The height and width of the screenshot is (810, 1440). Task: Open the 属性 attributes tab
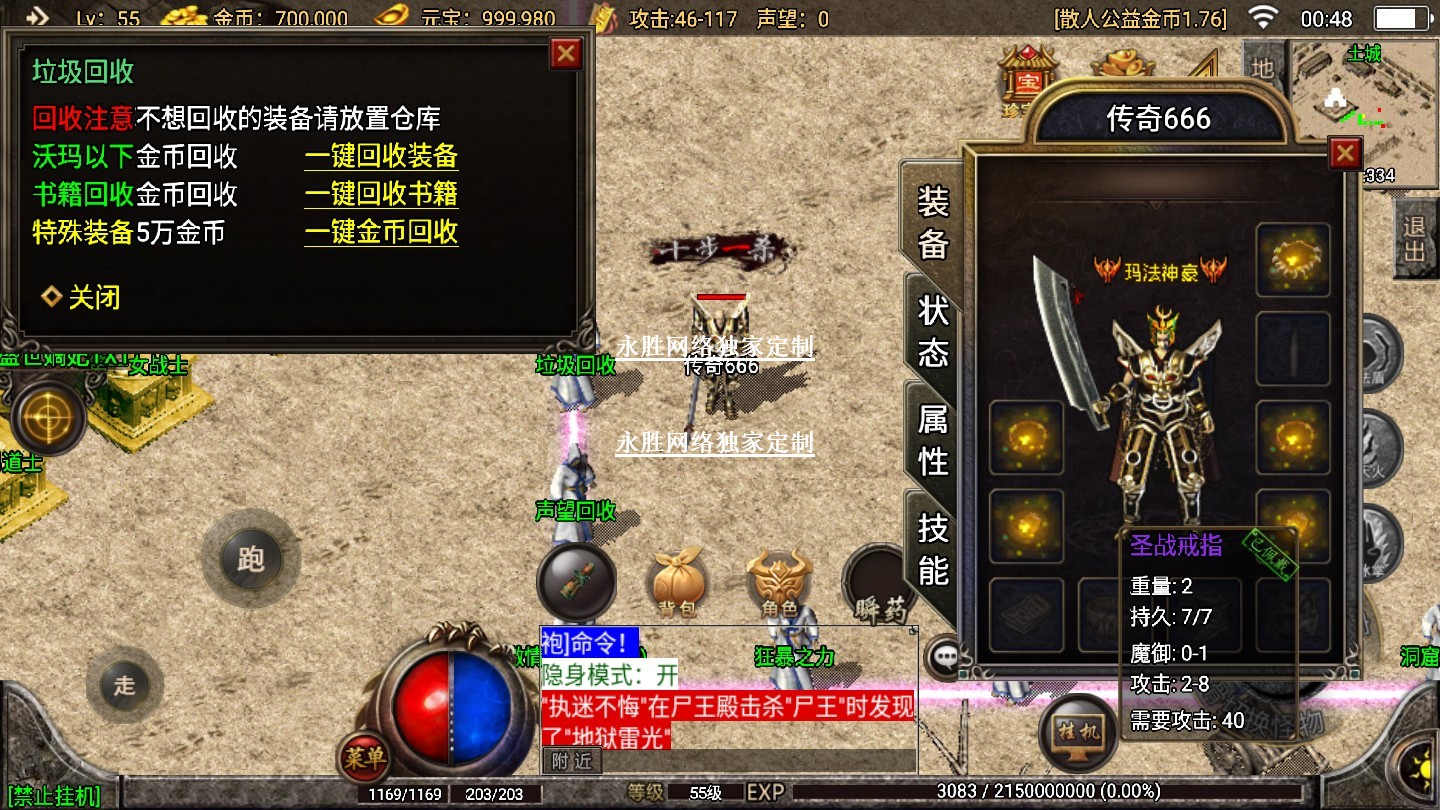(x=932, y=440)
